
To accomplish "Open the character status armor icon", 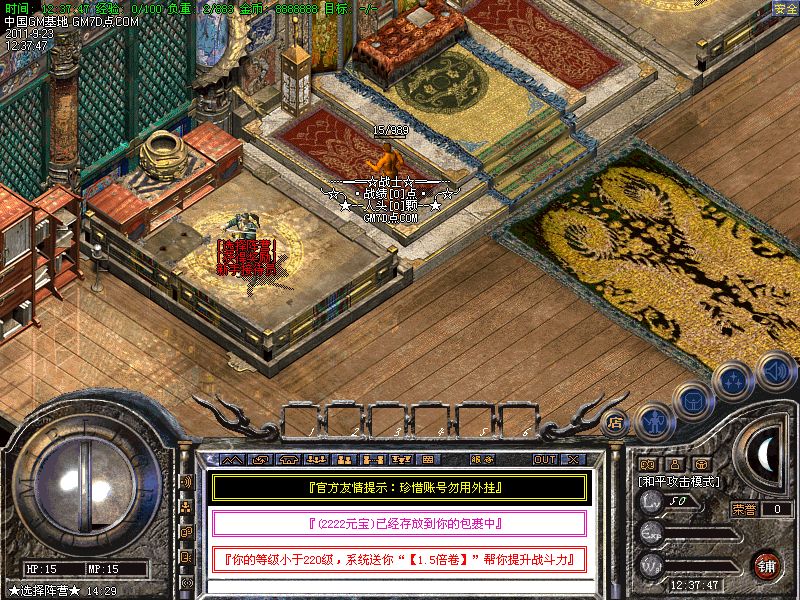I will 653,422.
